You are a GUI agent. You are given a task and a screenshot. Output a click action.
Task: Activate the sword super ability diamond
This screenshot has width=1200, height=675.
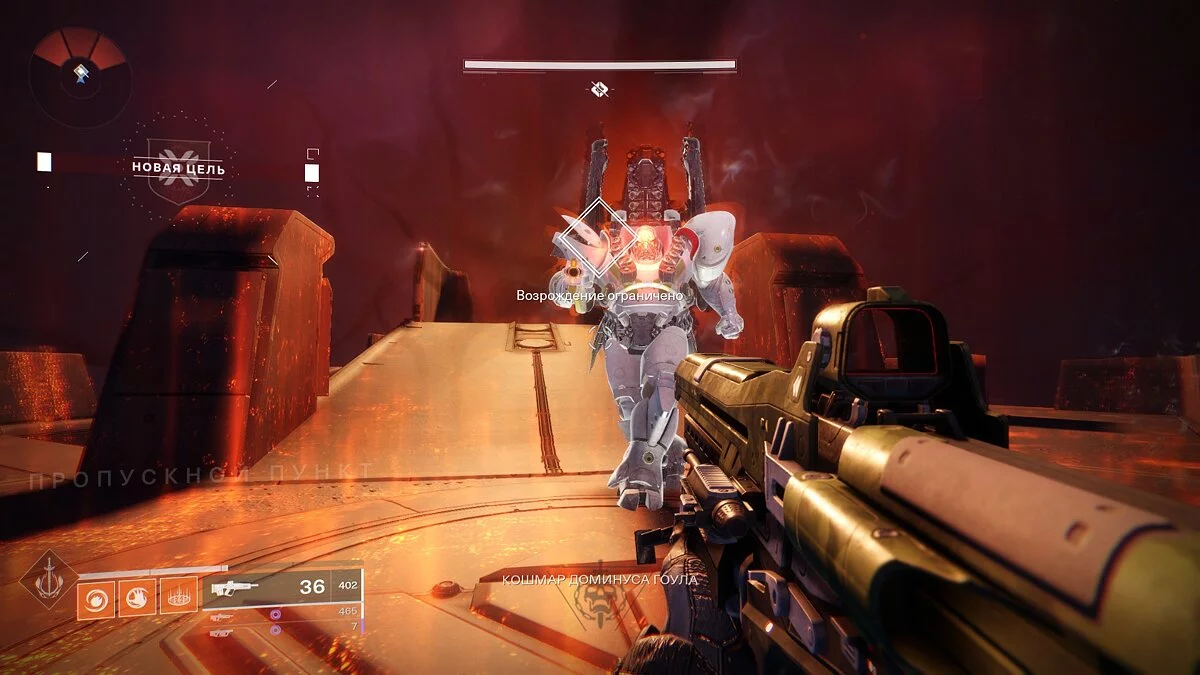coord(48,579)
